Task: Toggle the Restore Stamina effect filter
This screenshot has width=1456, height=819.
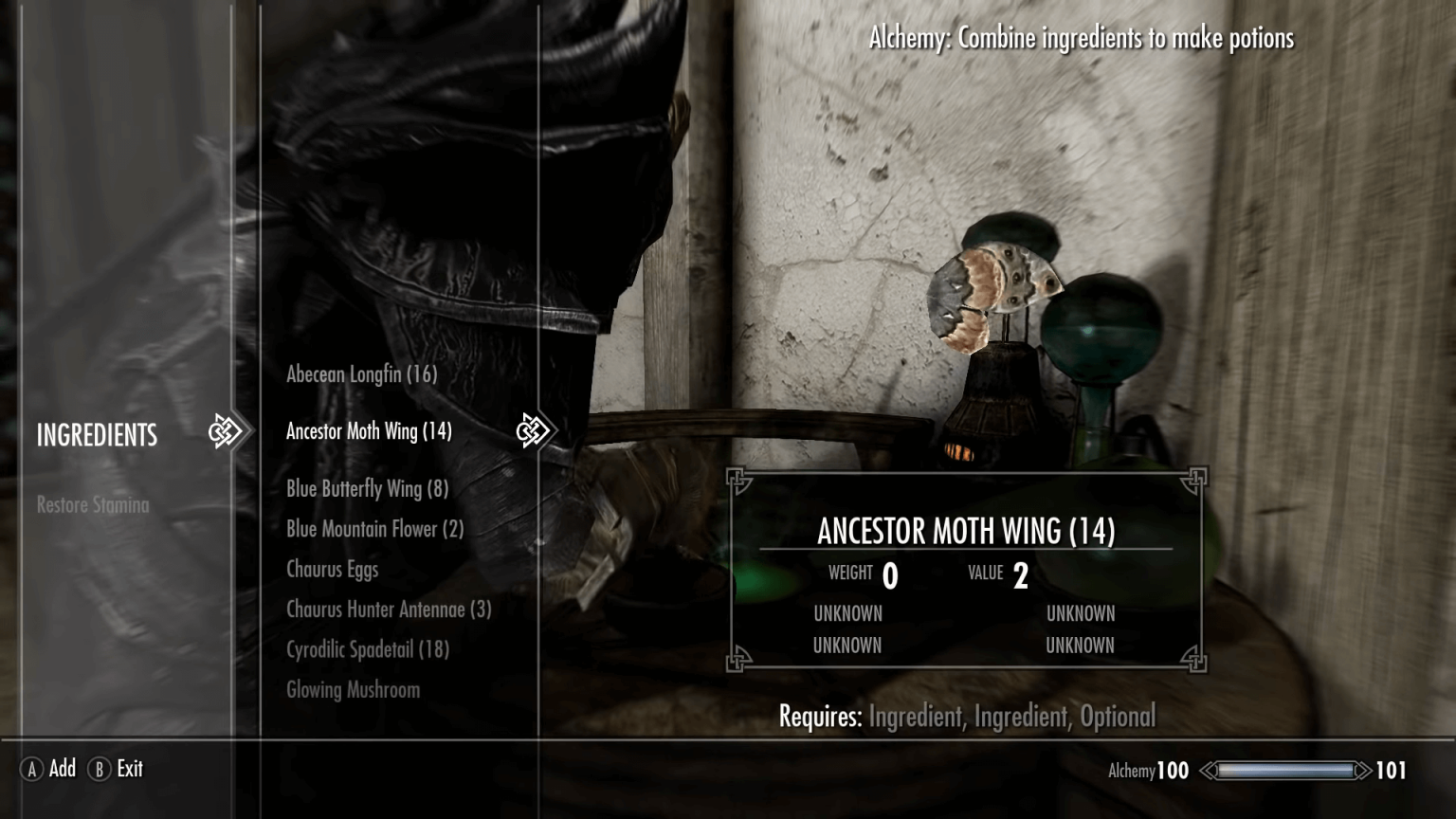Action: 92,505
